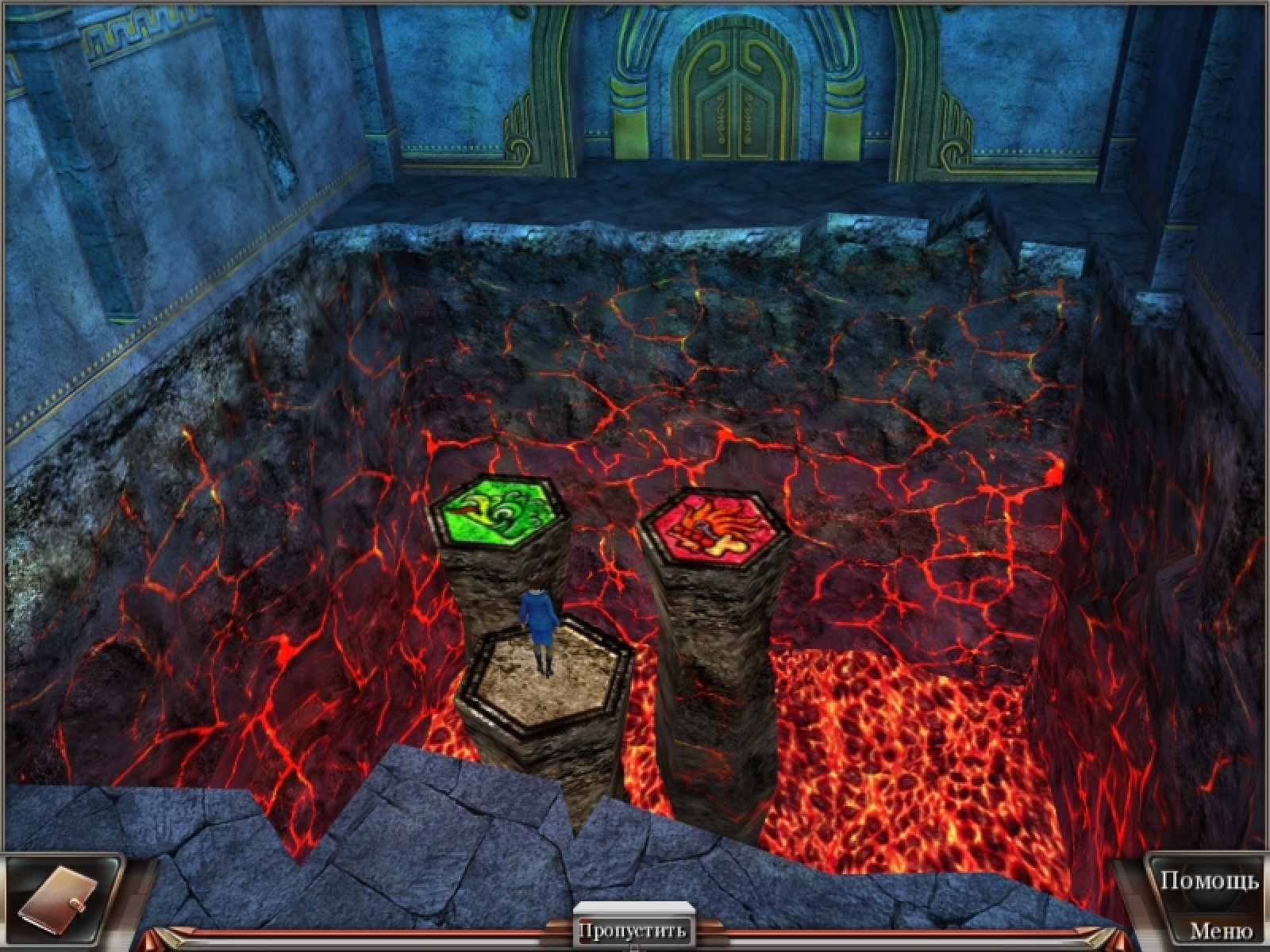The height and width of the screenshot is (952, 1270).
Task: Skip the puzzle with Пропустить button
Action: tap(632, 929)
